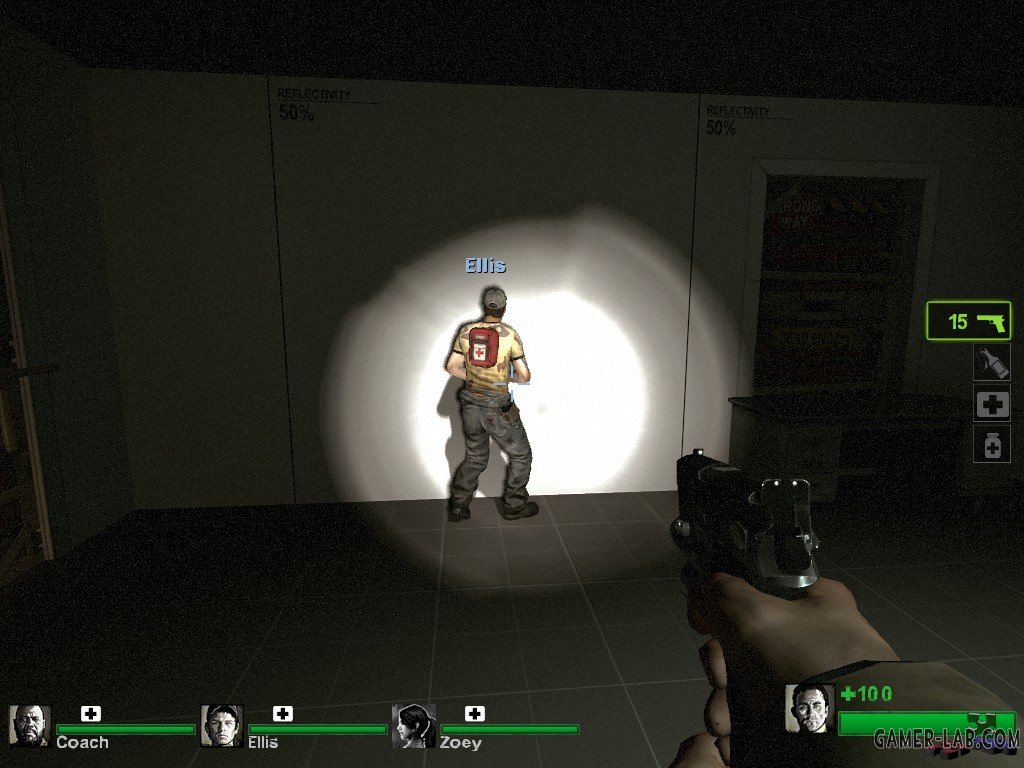Pick the pain pills slot

(992, 444)
